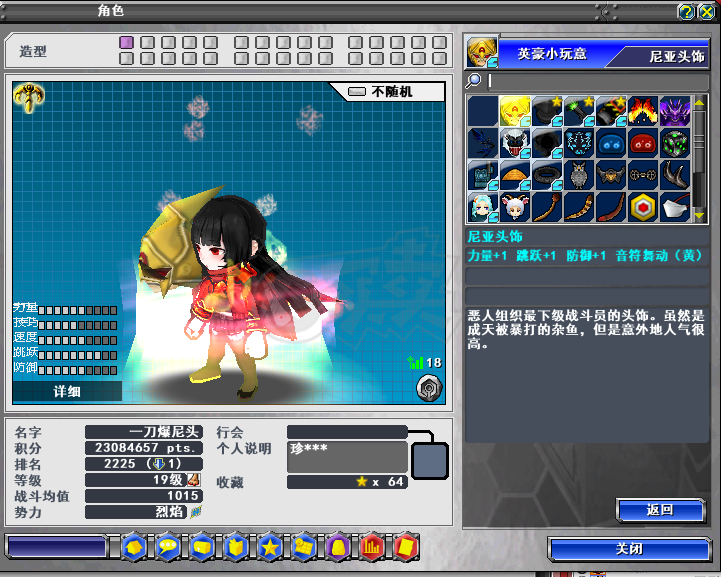Pick the white face mask item

click(675, 207)
